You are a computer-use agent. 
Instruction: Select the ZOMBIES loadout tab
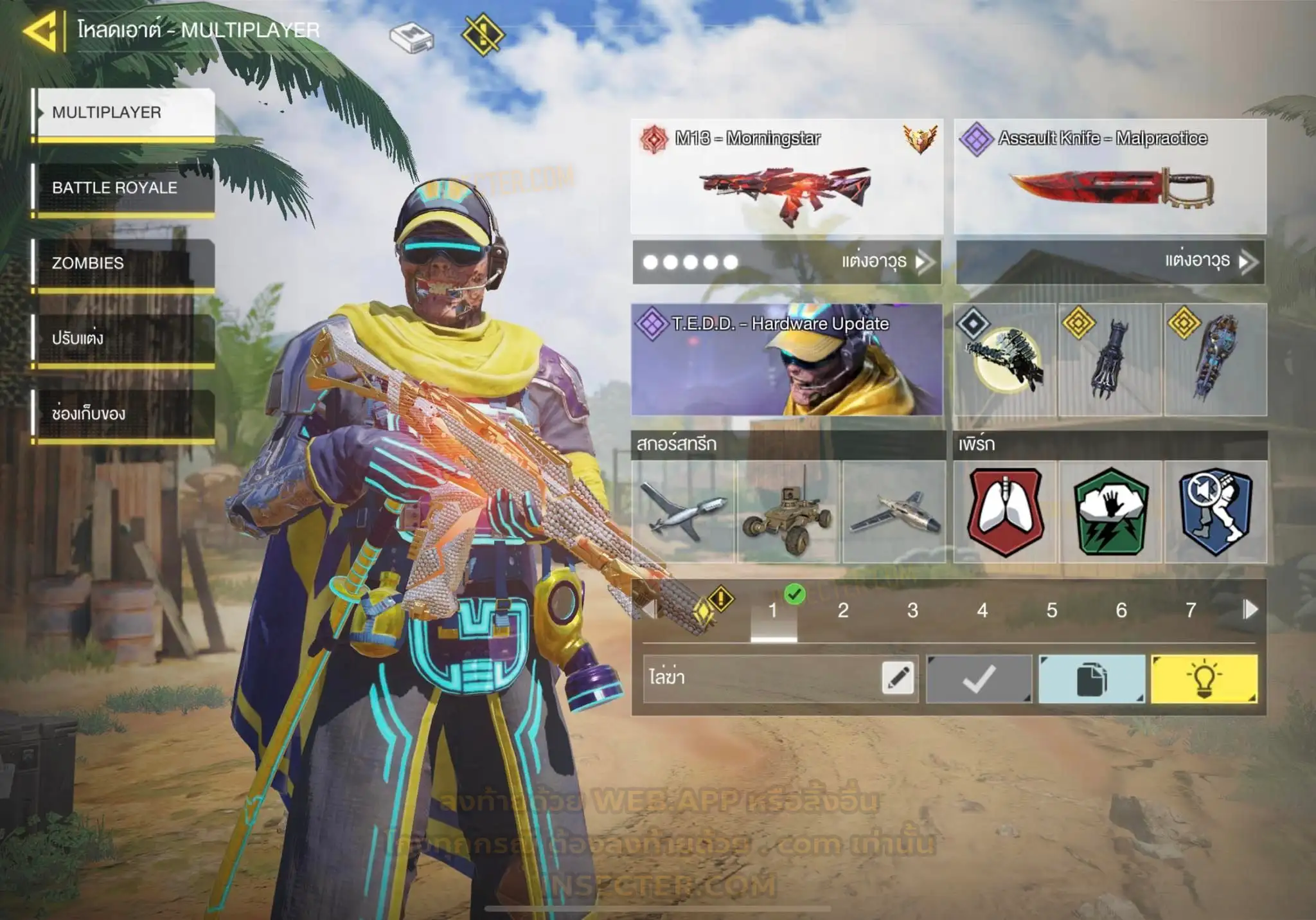(124, 263)
